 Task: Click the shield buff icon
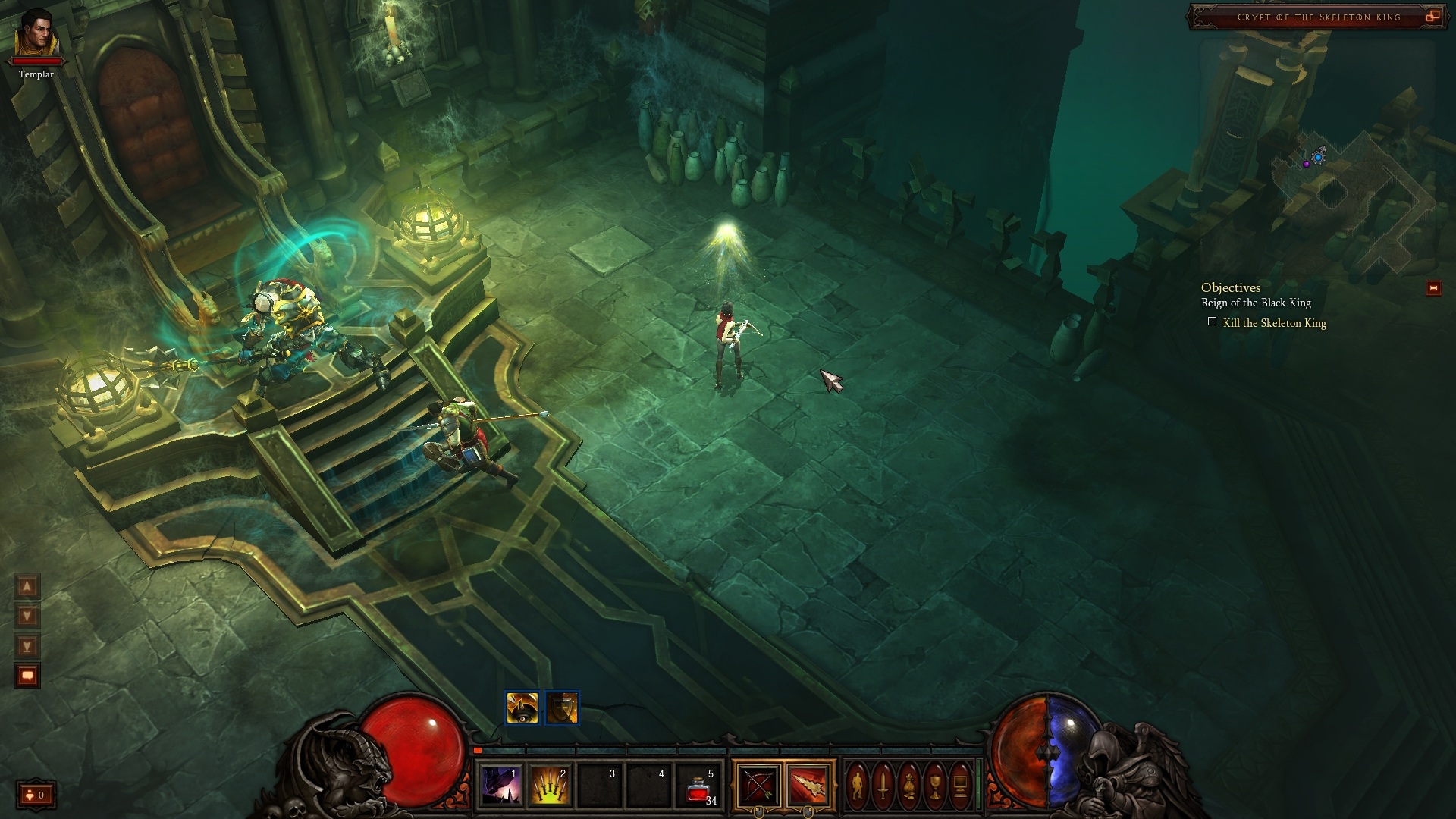[x=562, y=708]
